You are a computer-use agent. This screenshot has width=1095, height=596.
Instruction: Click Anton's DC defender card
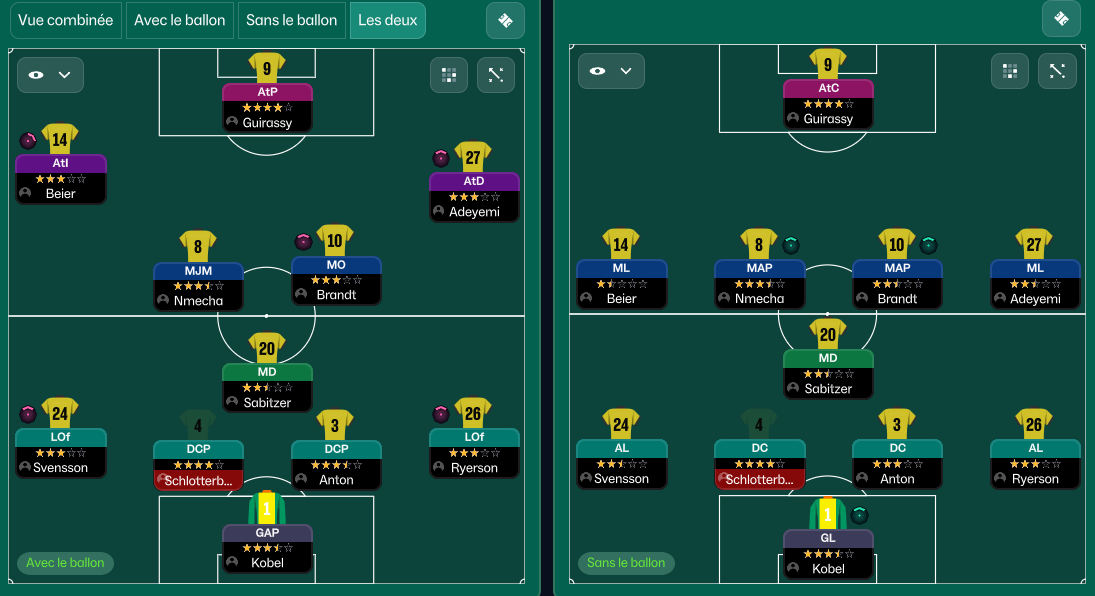[897, 463]
